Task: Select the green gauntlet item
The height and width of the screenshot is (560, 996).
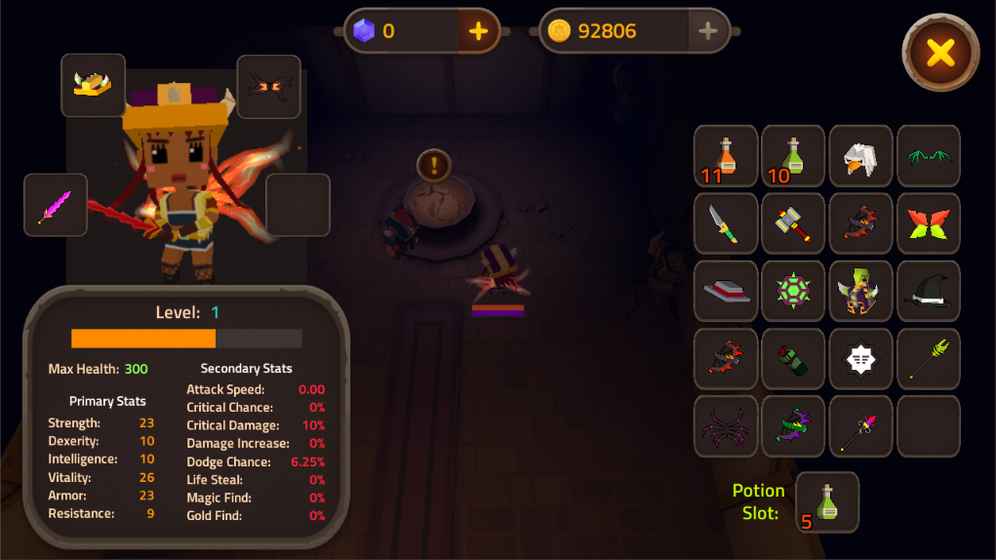Action: (x=793, y=359)
